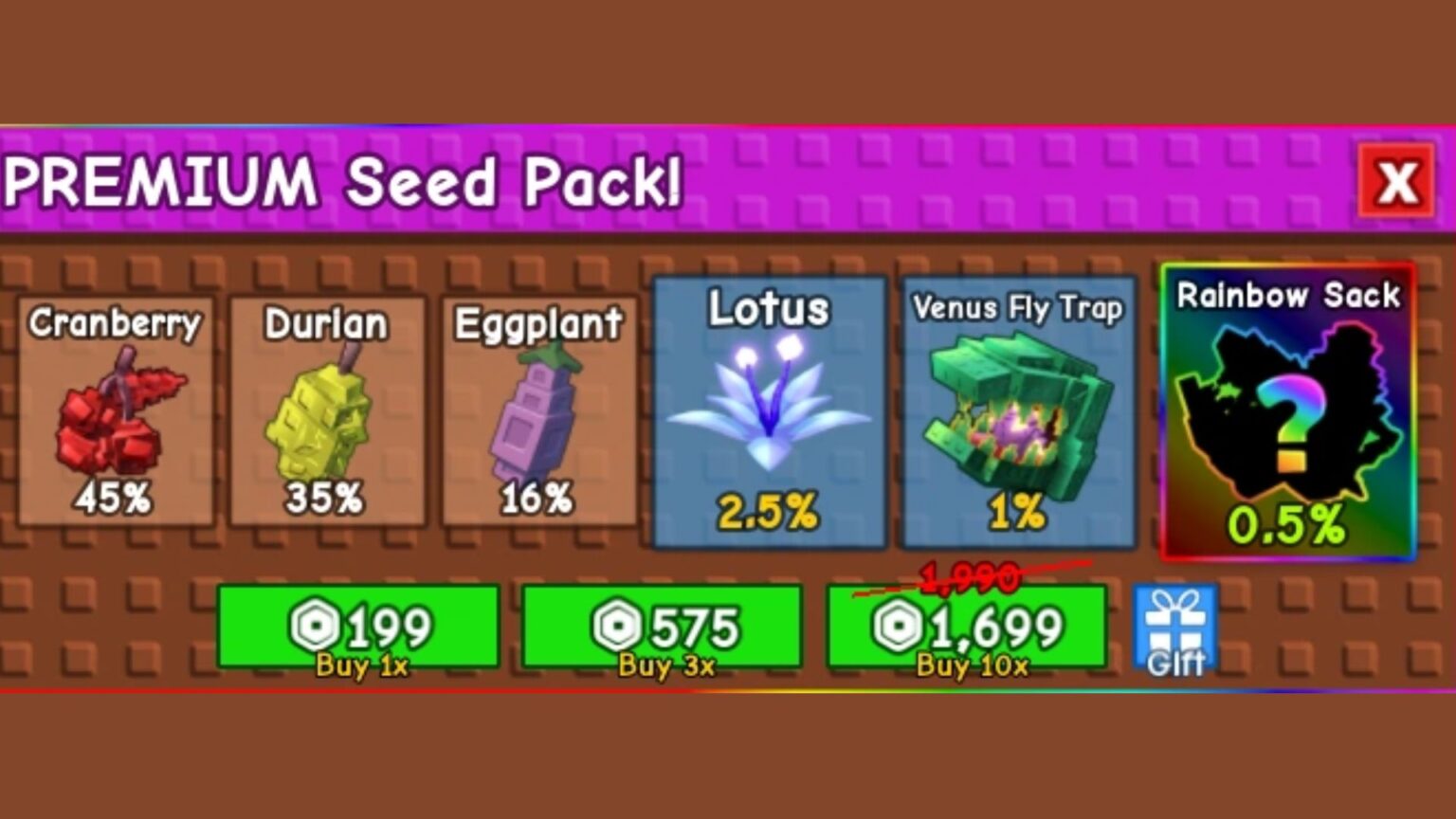Click the 2.5% chance label under Lotus
1456x819 pixels.
click(768, 512)
